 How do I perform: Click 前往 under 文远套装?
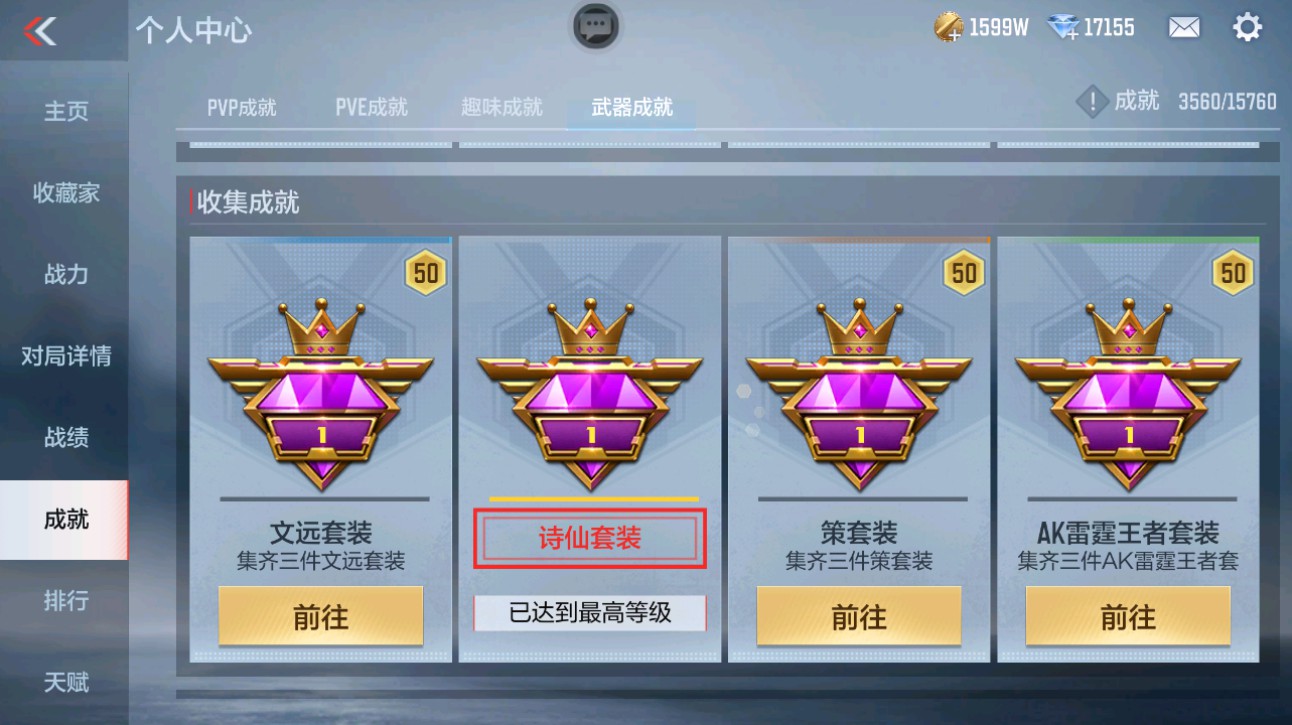320,616
